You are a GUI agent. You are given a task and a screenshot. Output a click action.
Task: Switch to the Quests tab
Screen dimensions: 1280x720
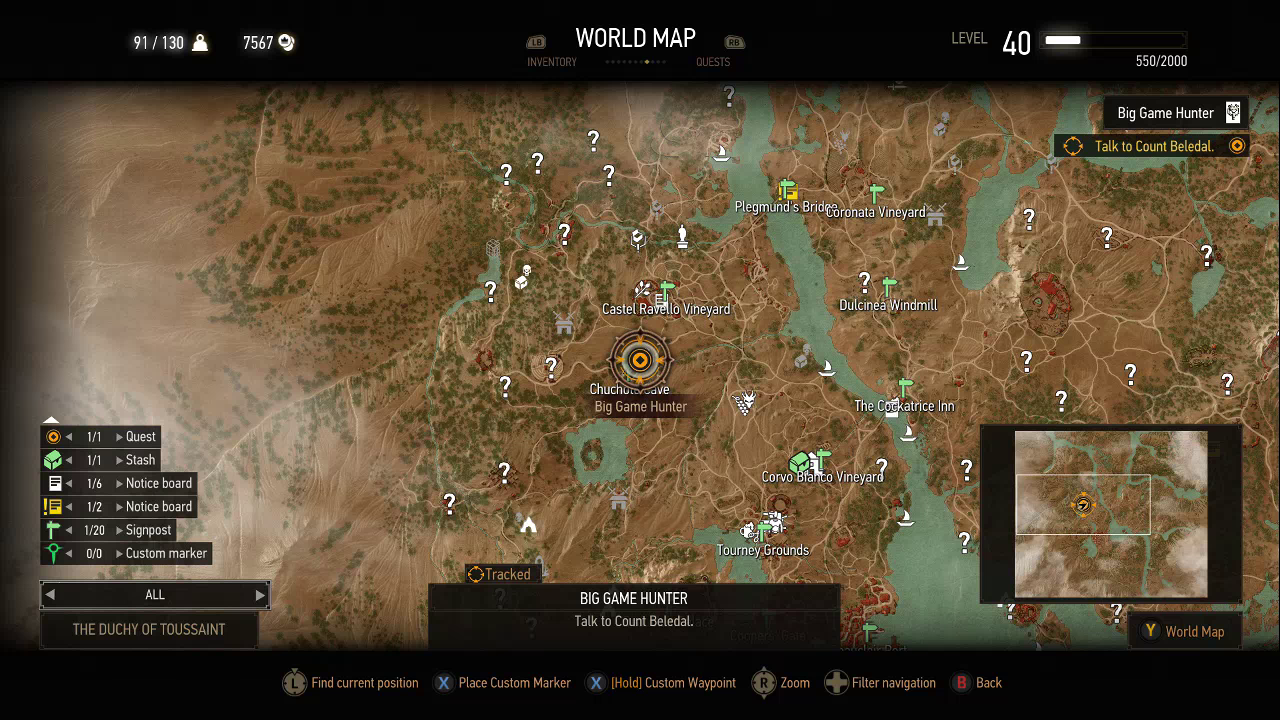click(713, 61)
